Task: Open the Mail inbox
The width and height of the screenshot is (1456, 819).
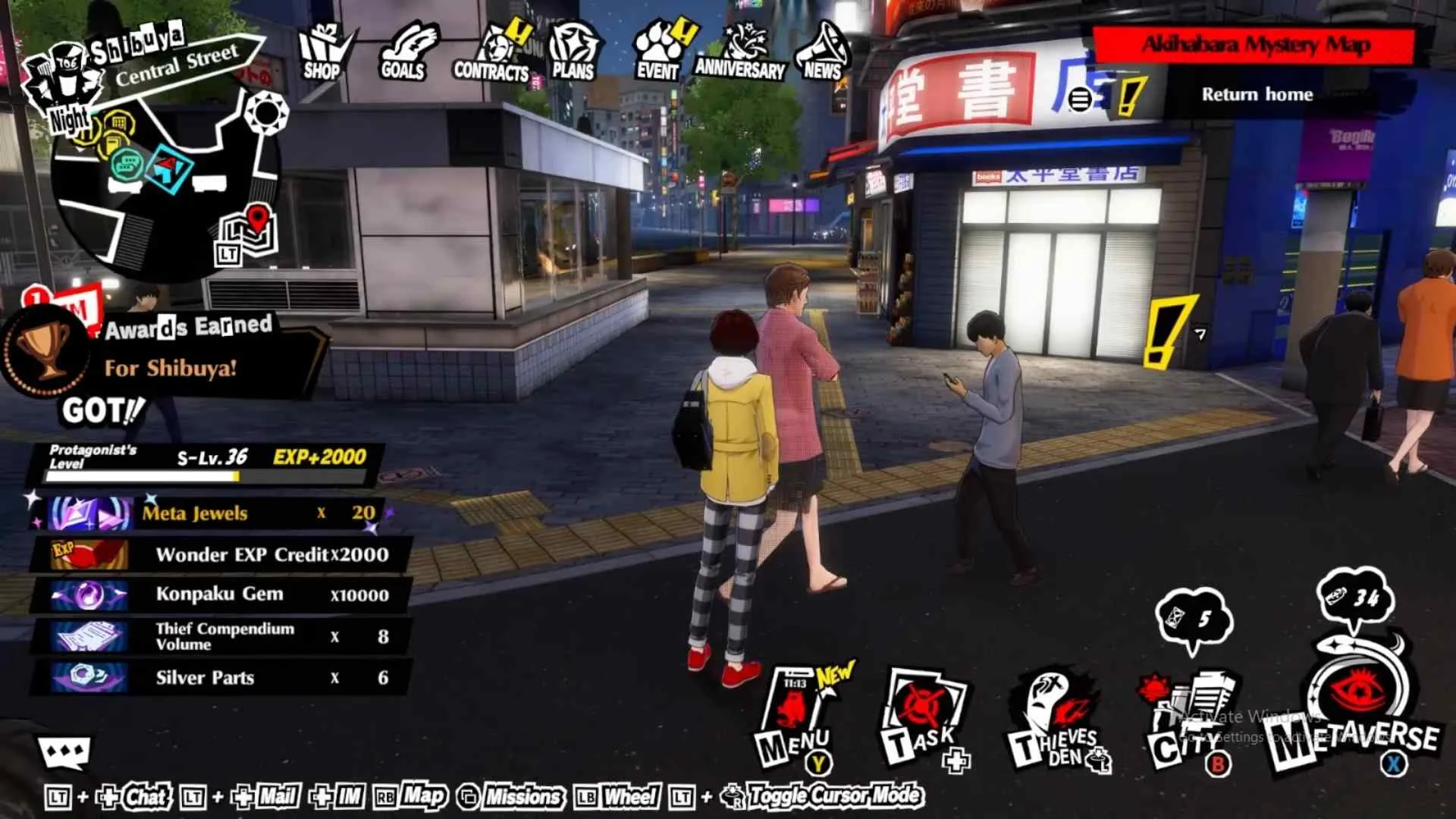Action: pos(276,798)
